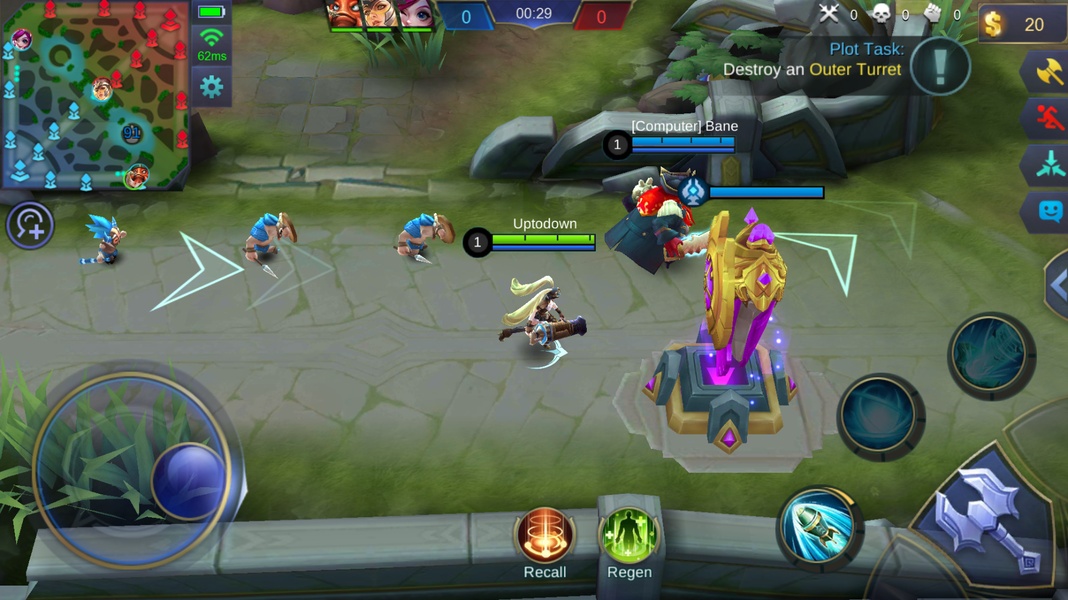Send the attack signal with crossed axes
The width and height of the screenshot is (1068, 600).
coord(1047,72)
